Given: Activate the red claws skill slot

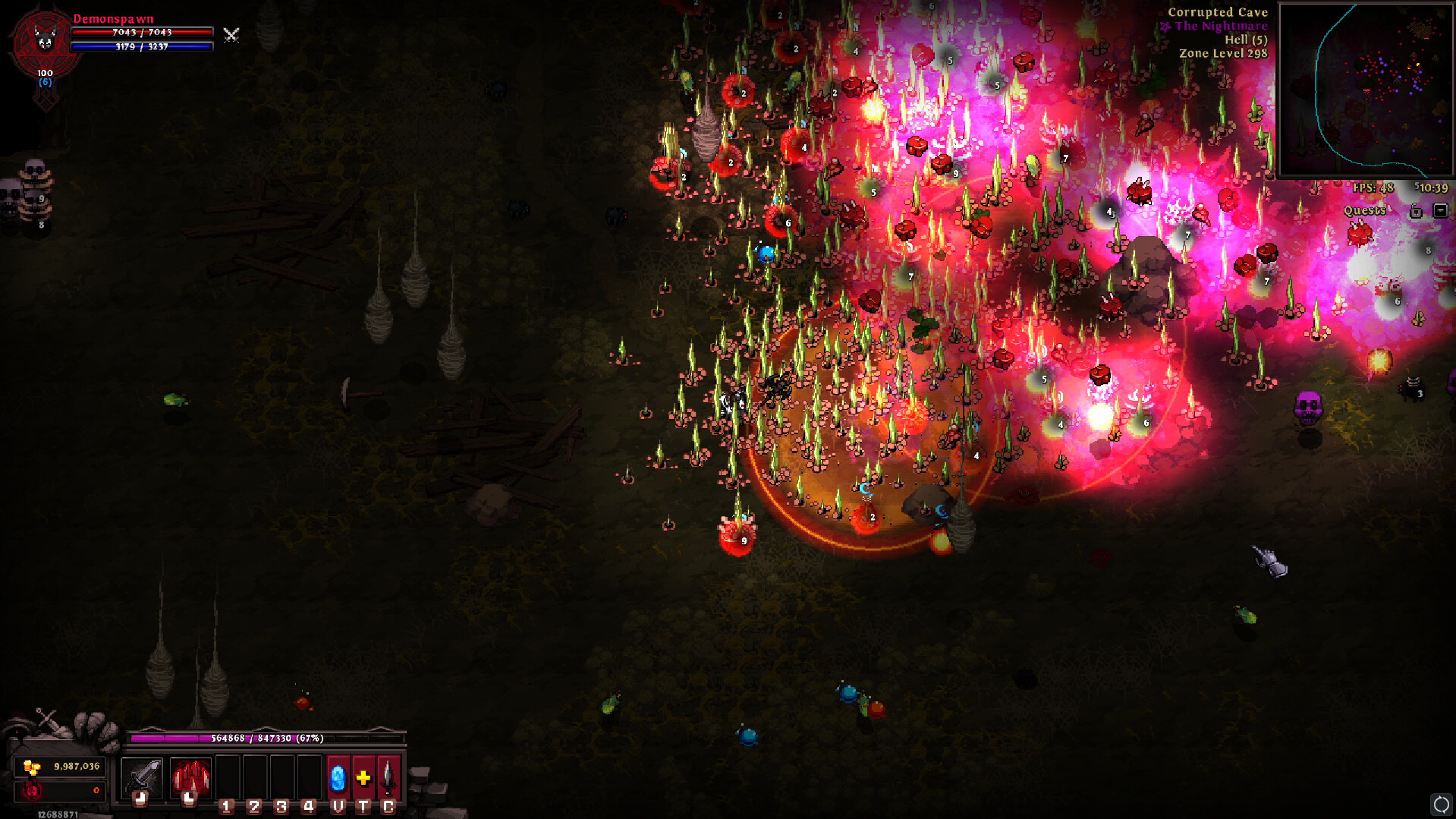Looking at the screenshot, I should (190, 777).
